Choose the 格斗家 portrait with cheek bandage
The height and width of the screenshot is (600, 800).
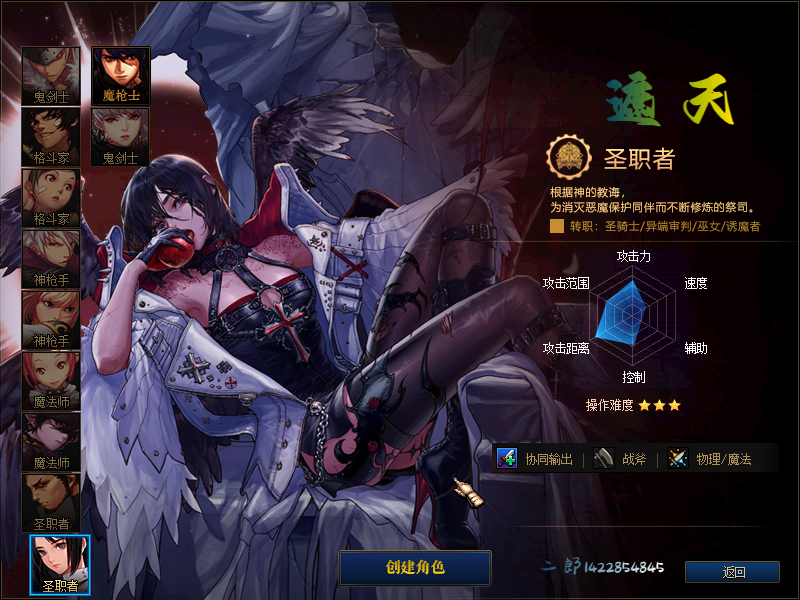pyautogui.click(x=51, y=197)
